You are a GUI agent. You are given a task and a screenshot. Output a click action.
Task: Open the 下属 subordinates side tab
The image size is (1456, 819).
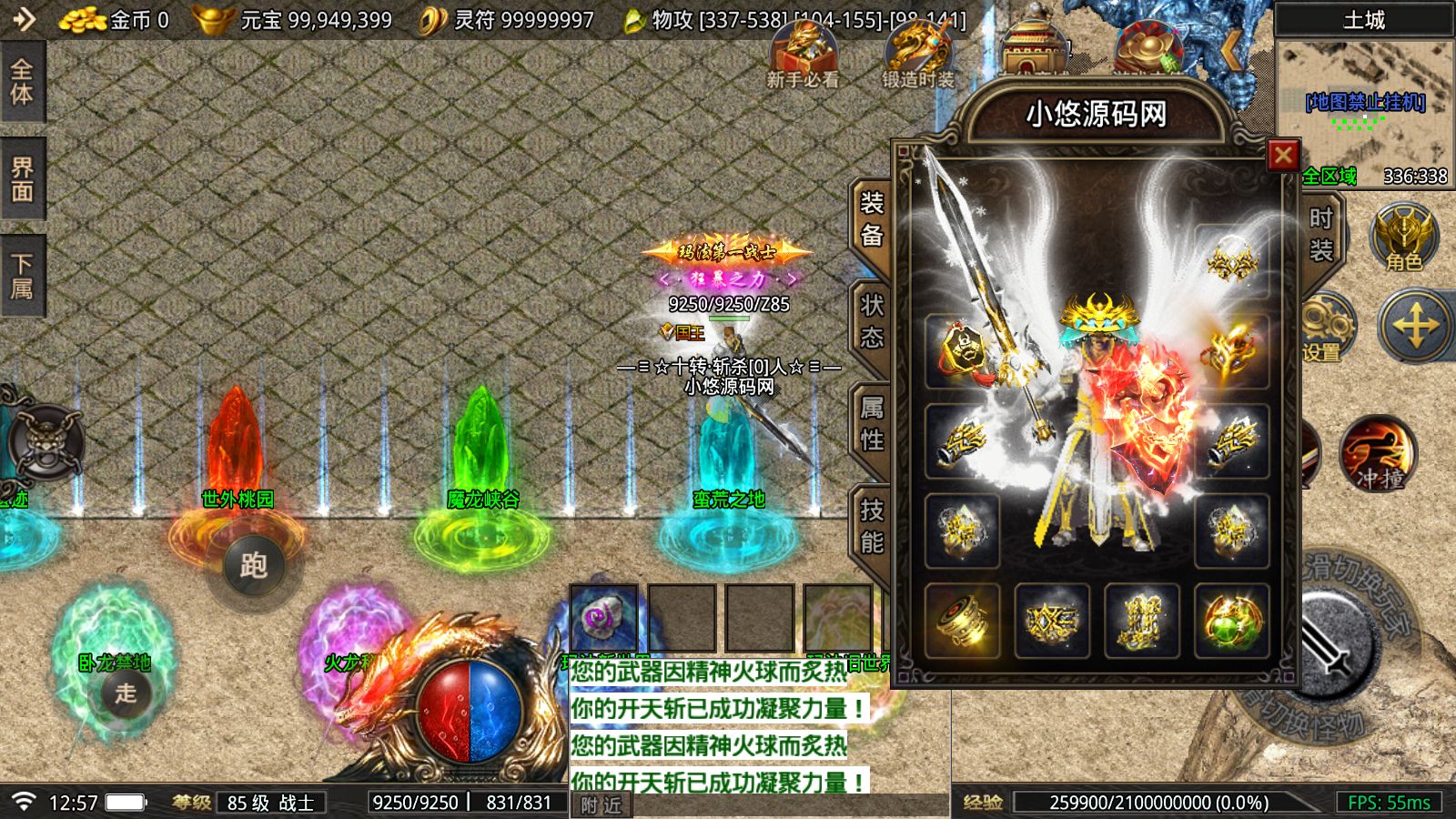click(22, 277)
